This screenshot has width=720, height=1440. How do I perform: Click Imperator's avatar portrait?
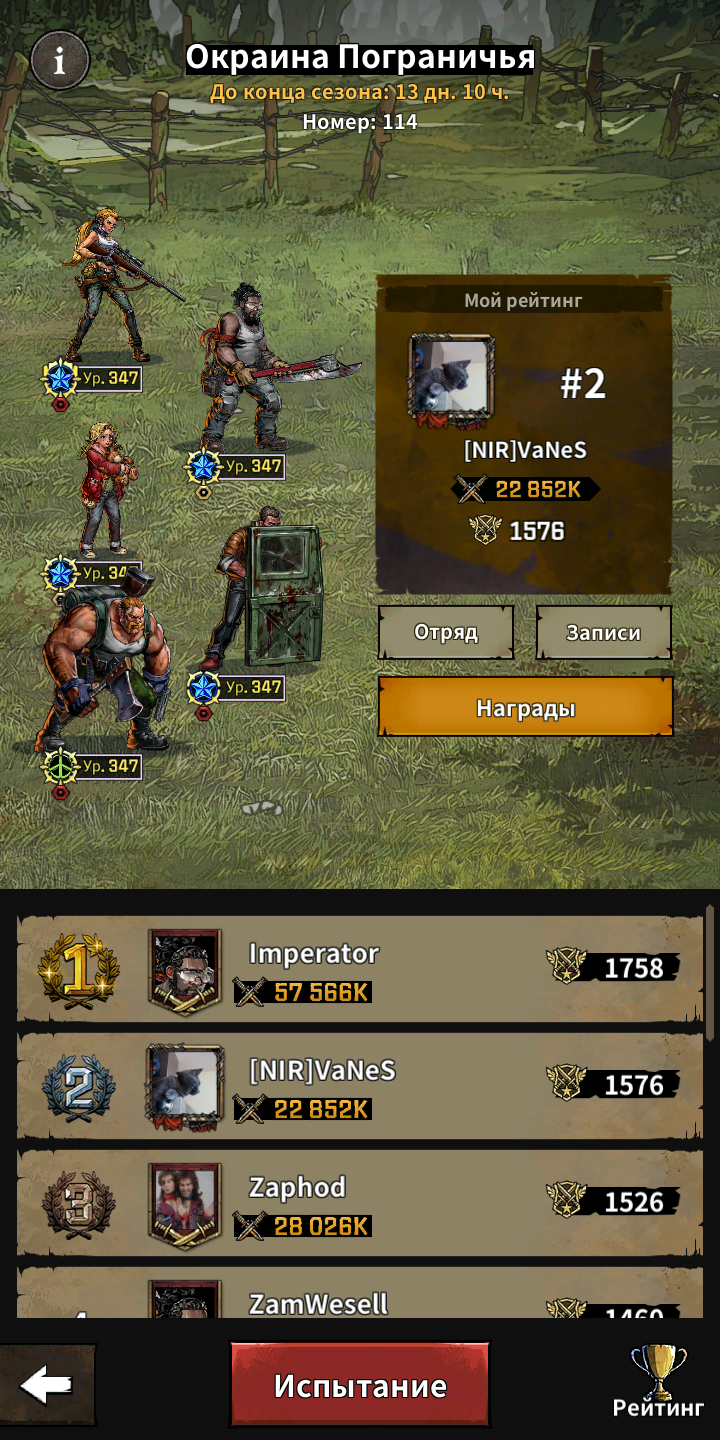(x=185, y=970)
